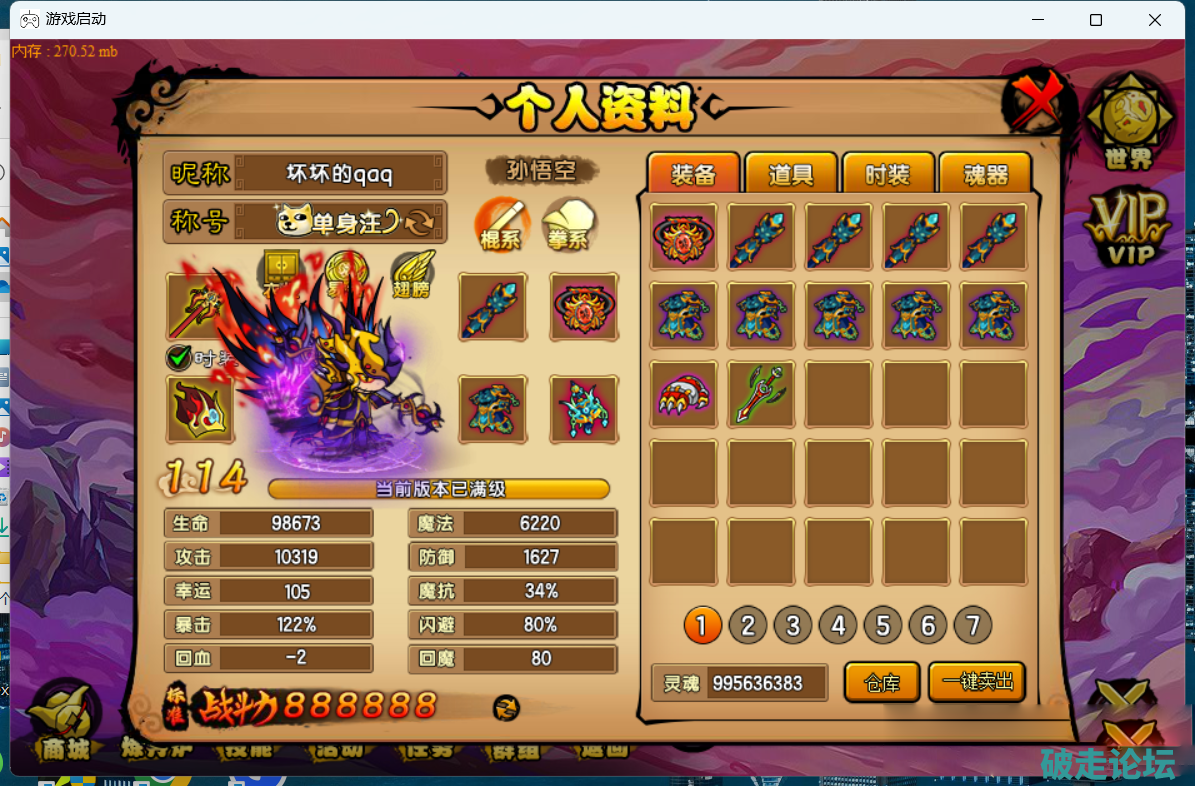Click the 翅膀 wings icon
1195x786 pixels.
click(x=412, y=270)
